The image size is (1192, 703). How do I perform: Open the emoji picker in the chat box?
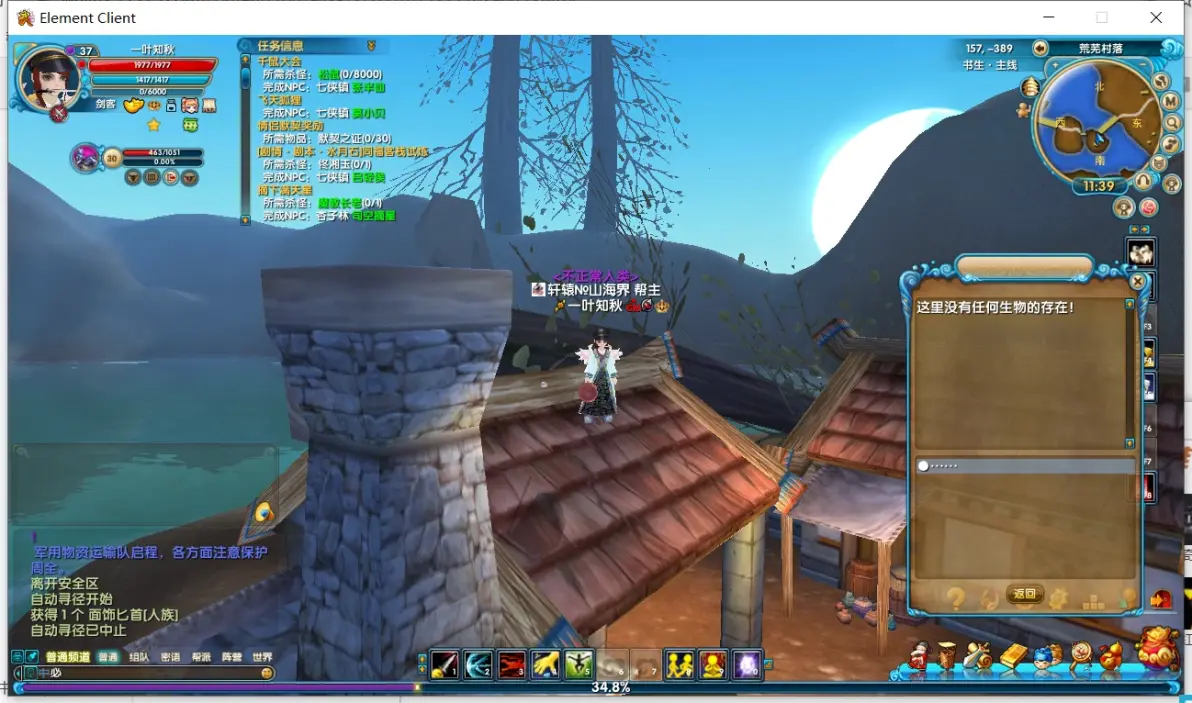click(x=267, y=673)
